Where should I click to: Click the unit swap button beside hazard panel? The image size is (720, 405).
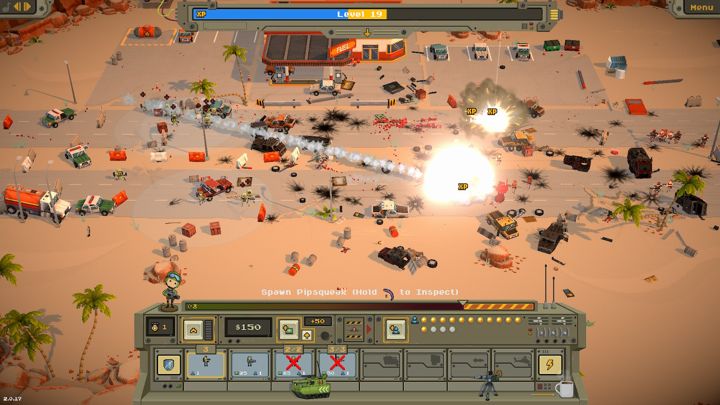click(396, 327)
